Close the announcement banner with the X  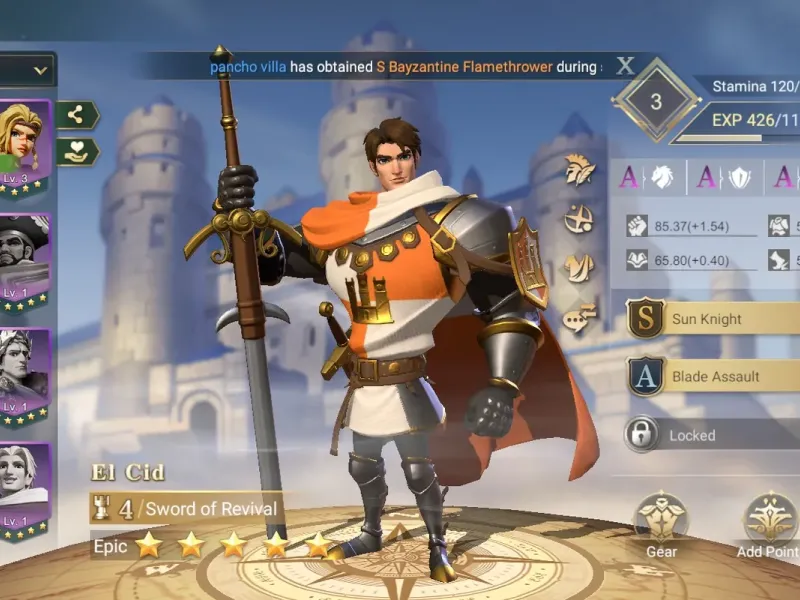point(625,67)
